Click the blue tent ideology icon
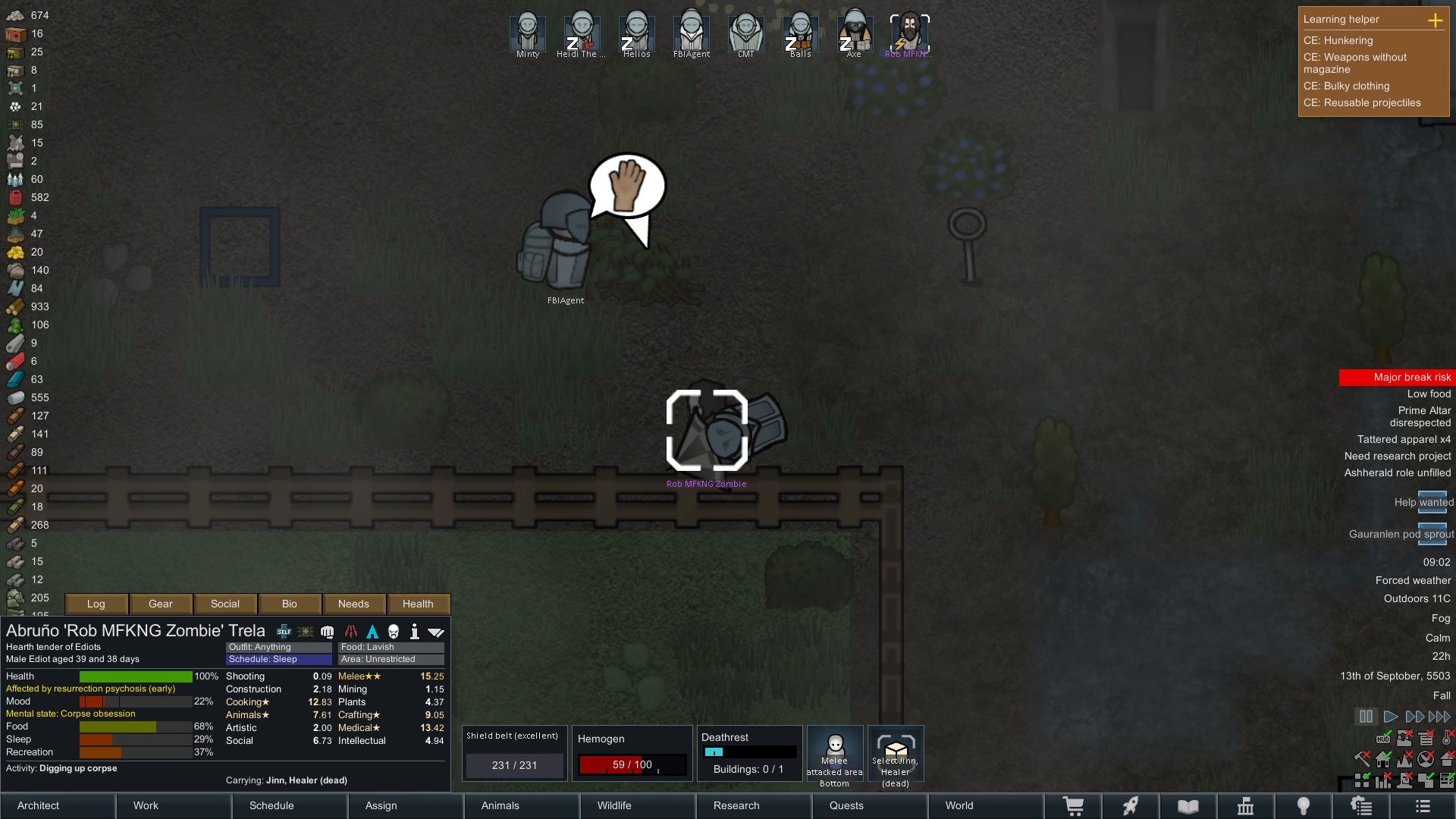 click(372, 631)
